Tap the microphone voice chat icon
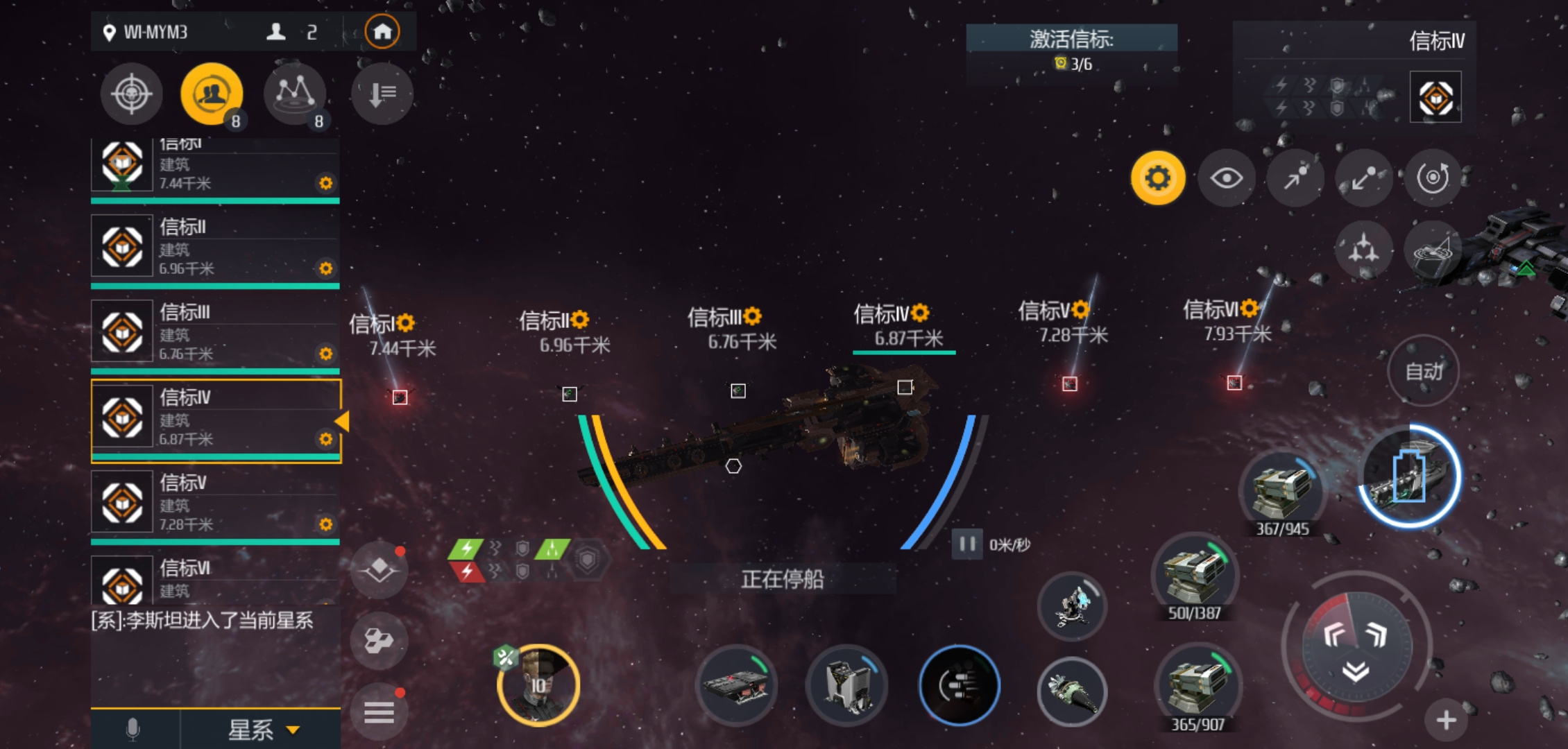1568x749 pixels. 132,730
